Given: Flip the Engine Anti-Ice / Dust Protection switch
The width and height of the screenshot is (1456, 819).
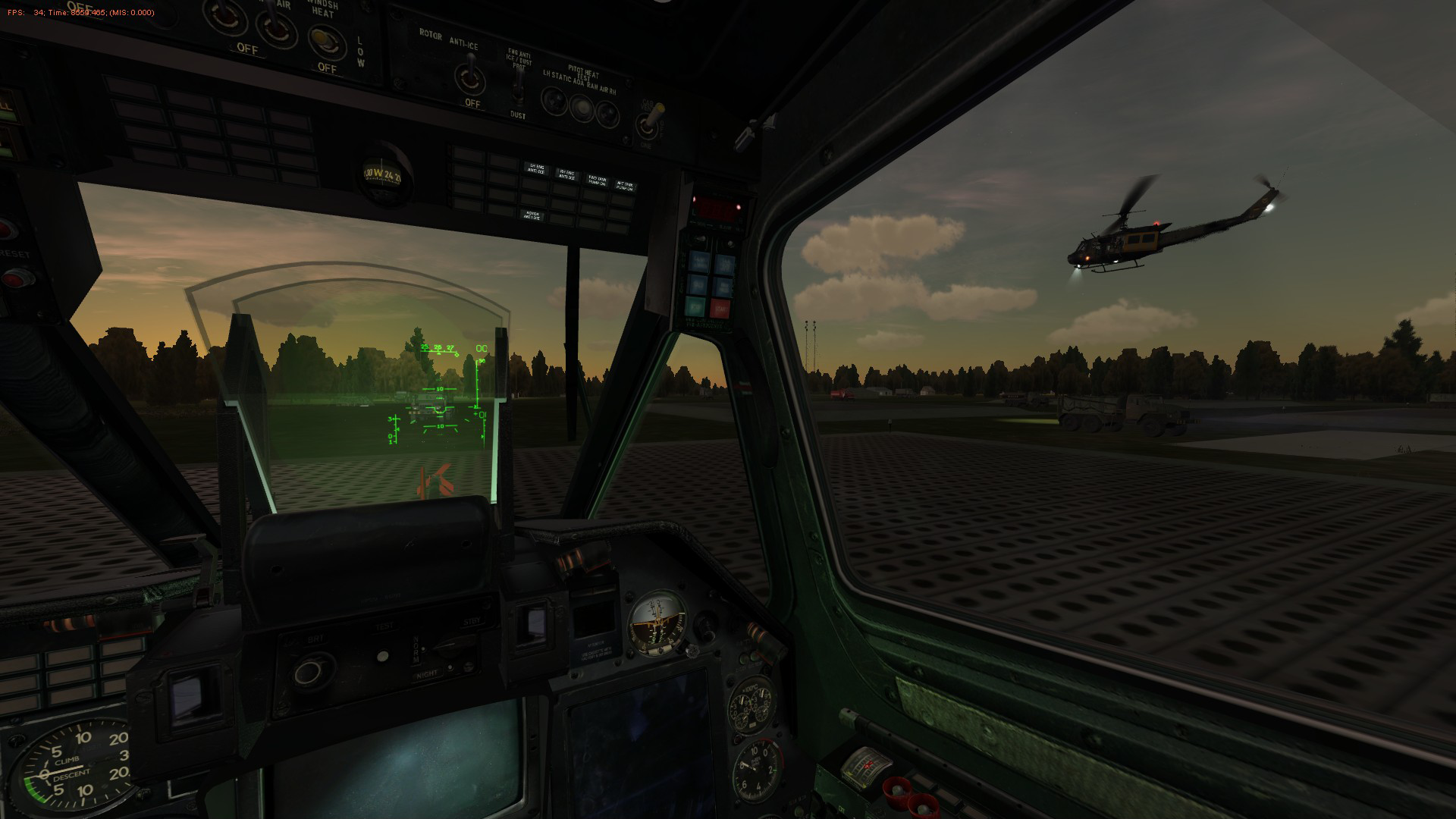Looking at the screenshot, I should (x=518, y=89).
